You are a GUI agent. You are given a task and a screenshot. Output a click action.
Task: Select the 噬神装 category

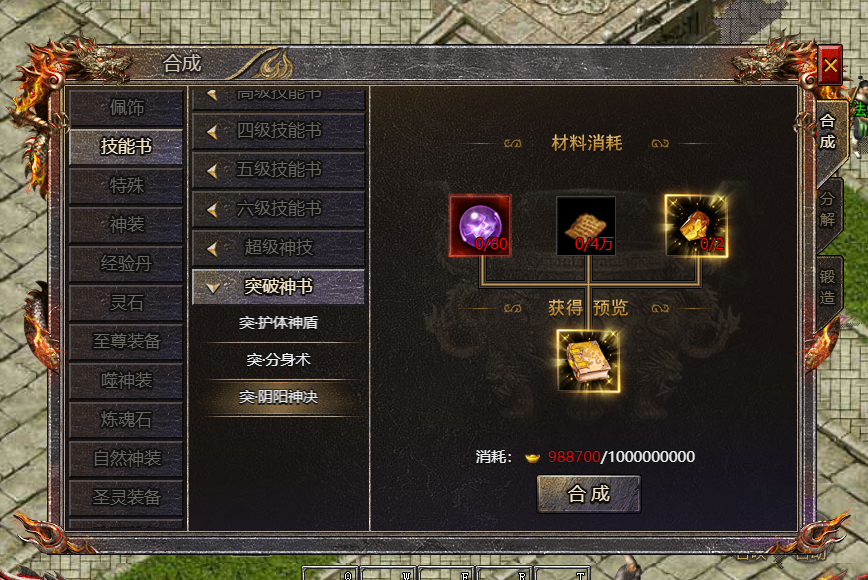click(x=126, y=380)
